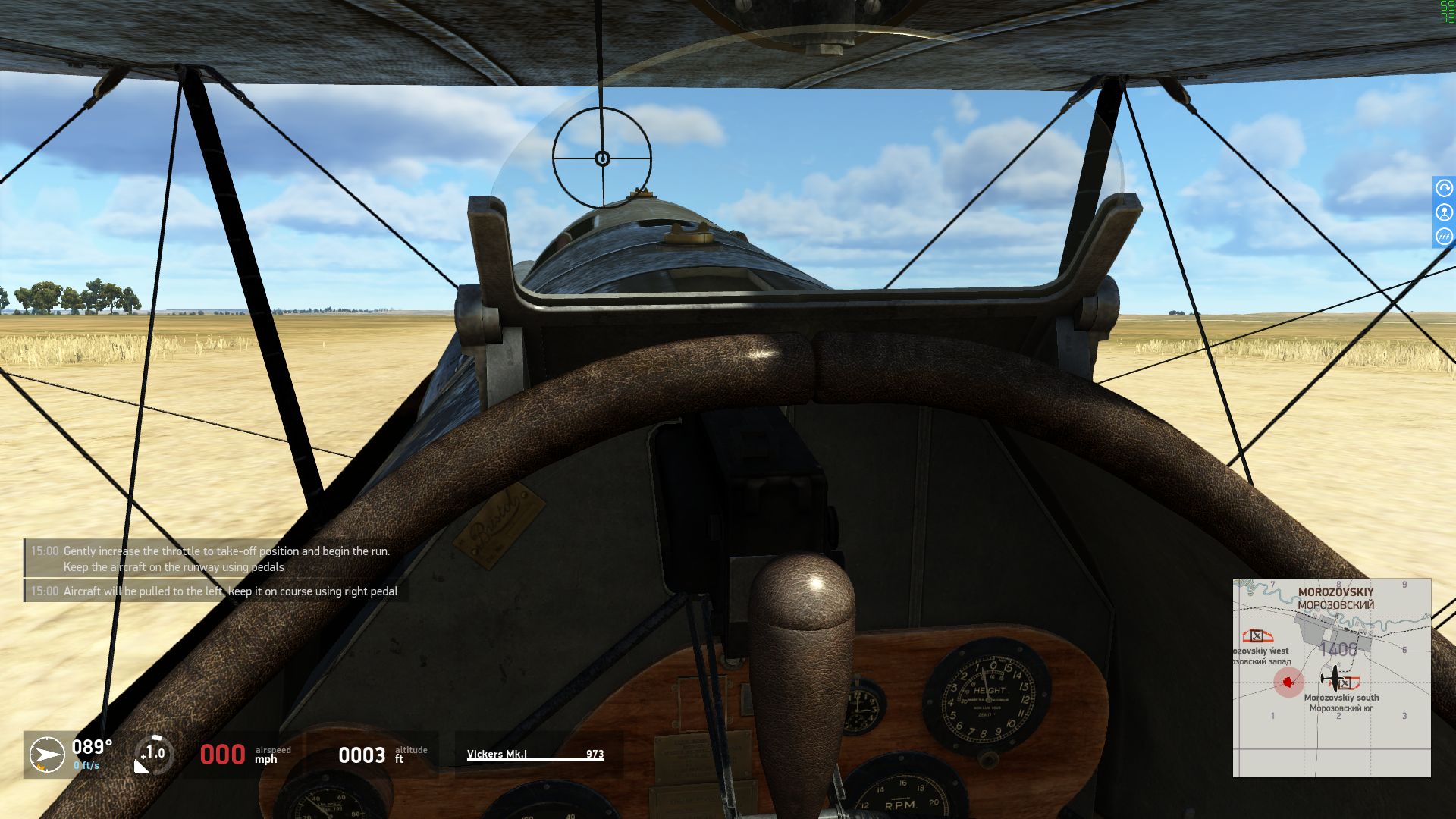Click the joystick icon on the side panel
The image size is (1456, 819).
click(1444, 213)
